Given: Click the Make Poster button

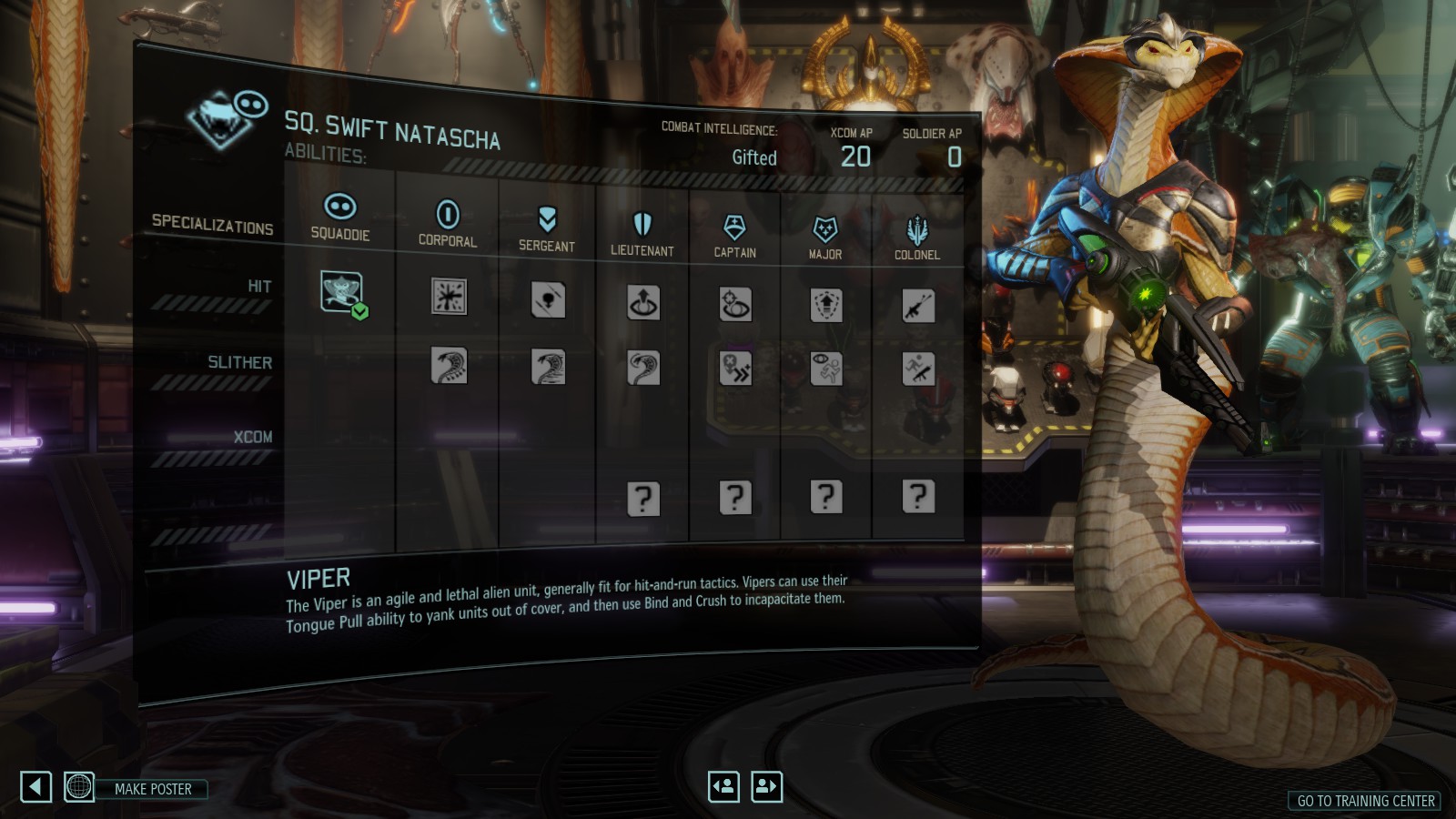Looking at the screenshot, I should [153, 789].
